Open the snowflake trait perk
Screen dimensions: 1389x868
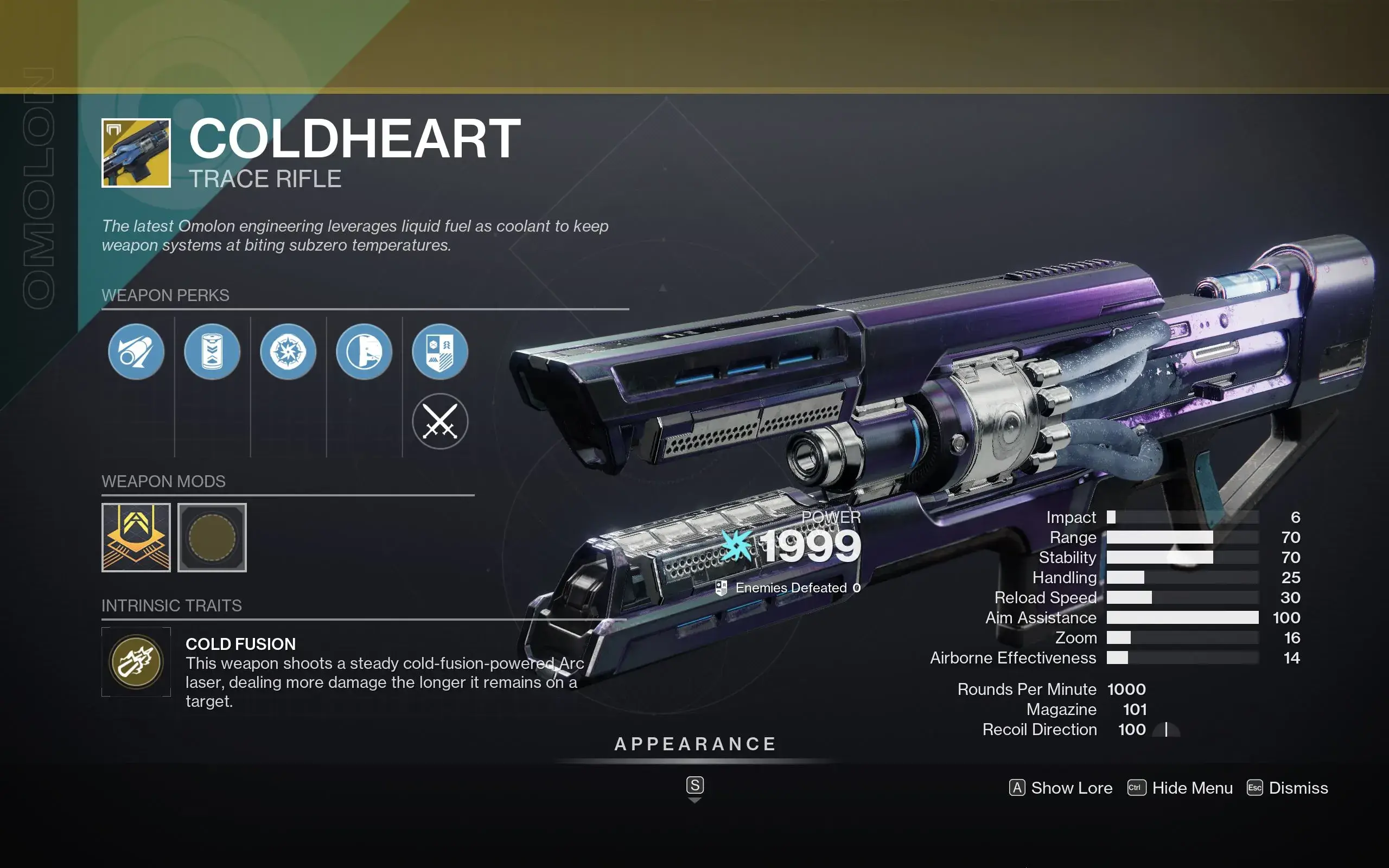[289, 352]
